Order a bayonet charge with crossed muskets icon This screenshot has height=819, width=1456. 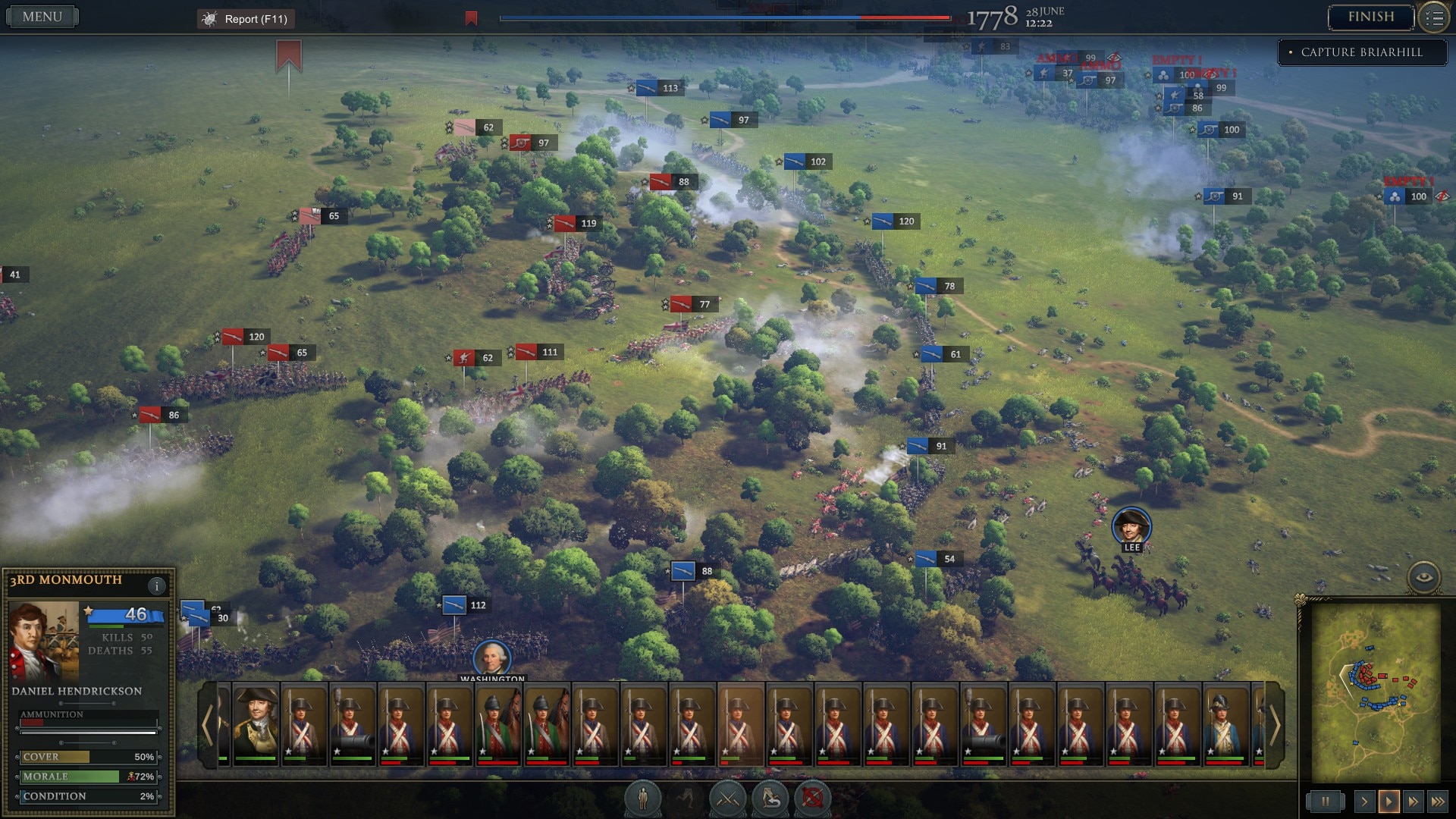coord(728,799)
